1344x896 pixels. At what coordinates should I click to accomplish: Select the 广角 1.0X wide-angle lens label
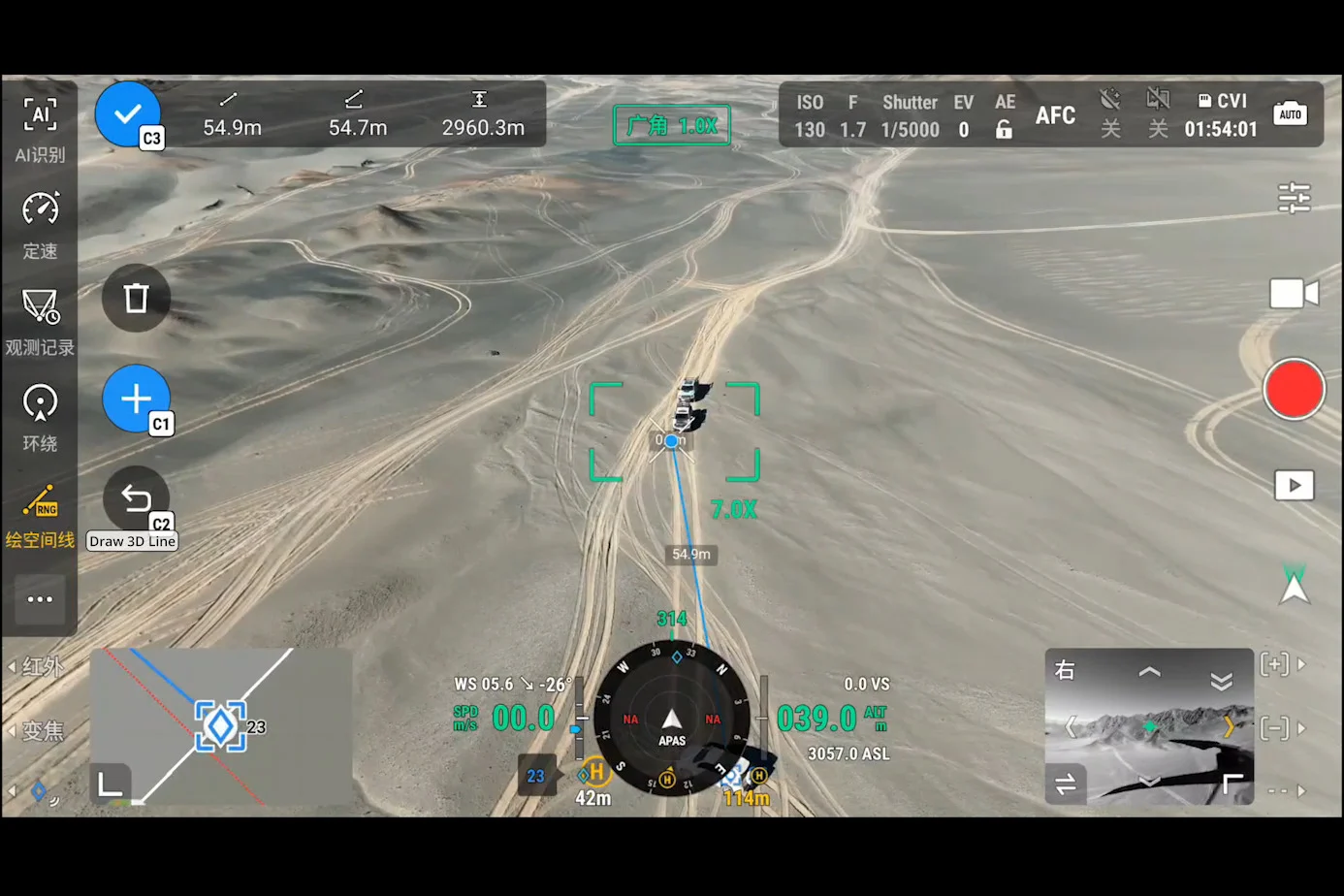(672, 124)
